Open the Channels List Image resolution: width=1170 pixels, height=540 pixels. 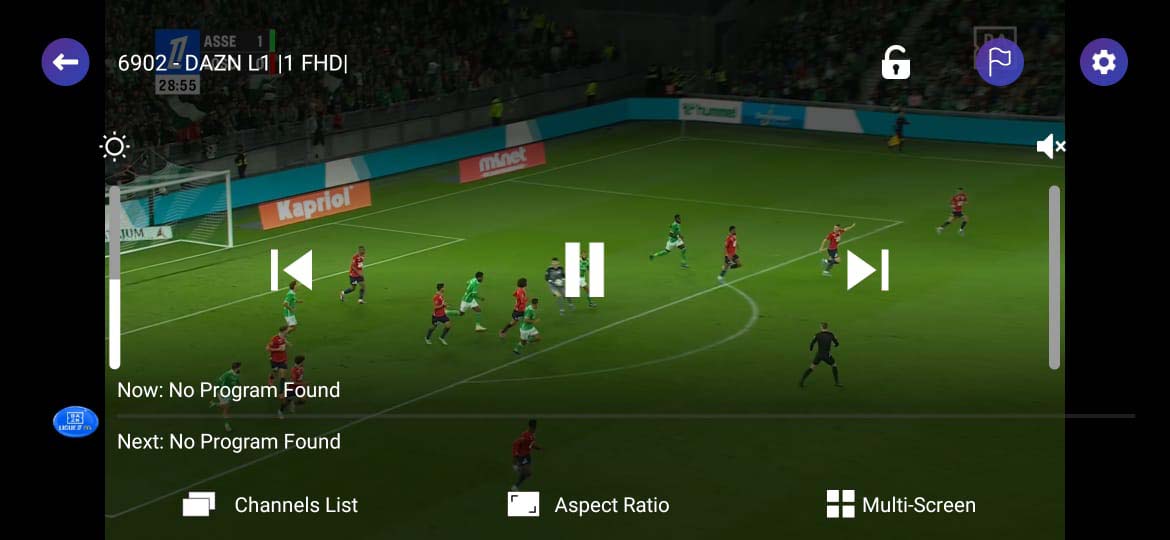click(x=270, y=505)
